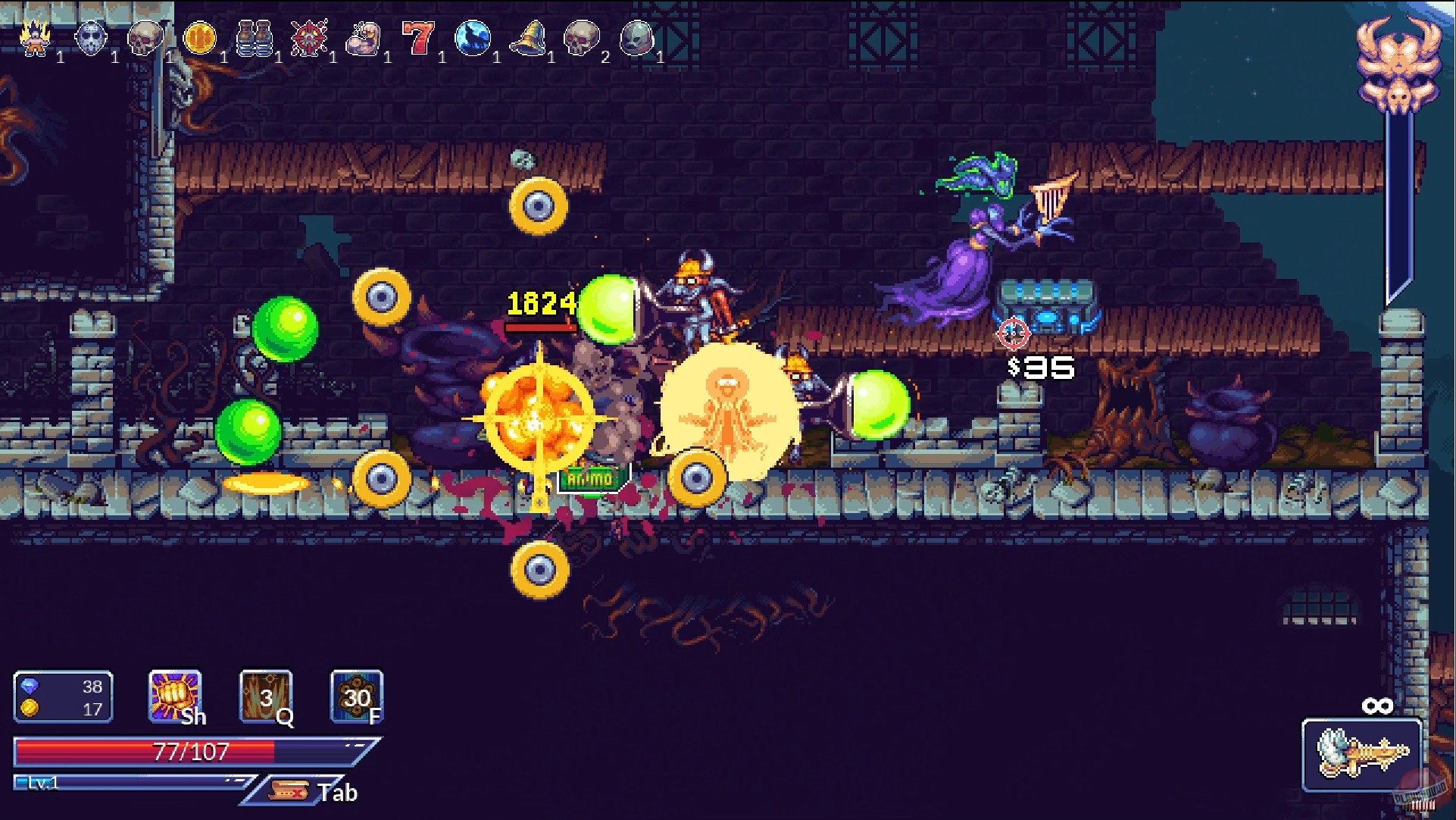Activate the Sh punch ability icon
The height and width of the screenshot is (820, 1456).
pyautogui.click(x=173, y=696)
